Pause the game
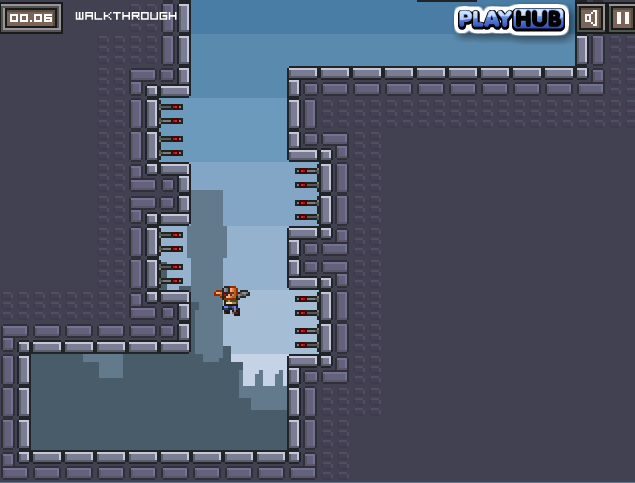 (x=620, y=18)
